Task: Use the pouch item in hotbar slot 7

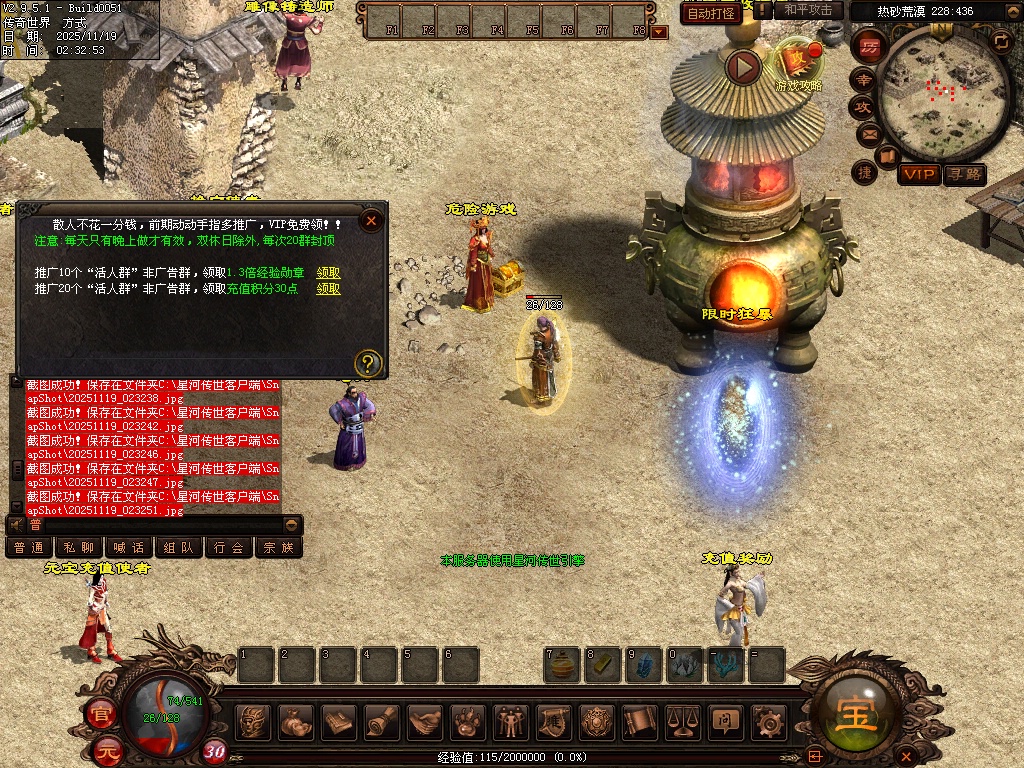Action: point(562,665)
